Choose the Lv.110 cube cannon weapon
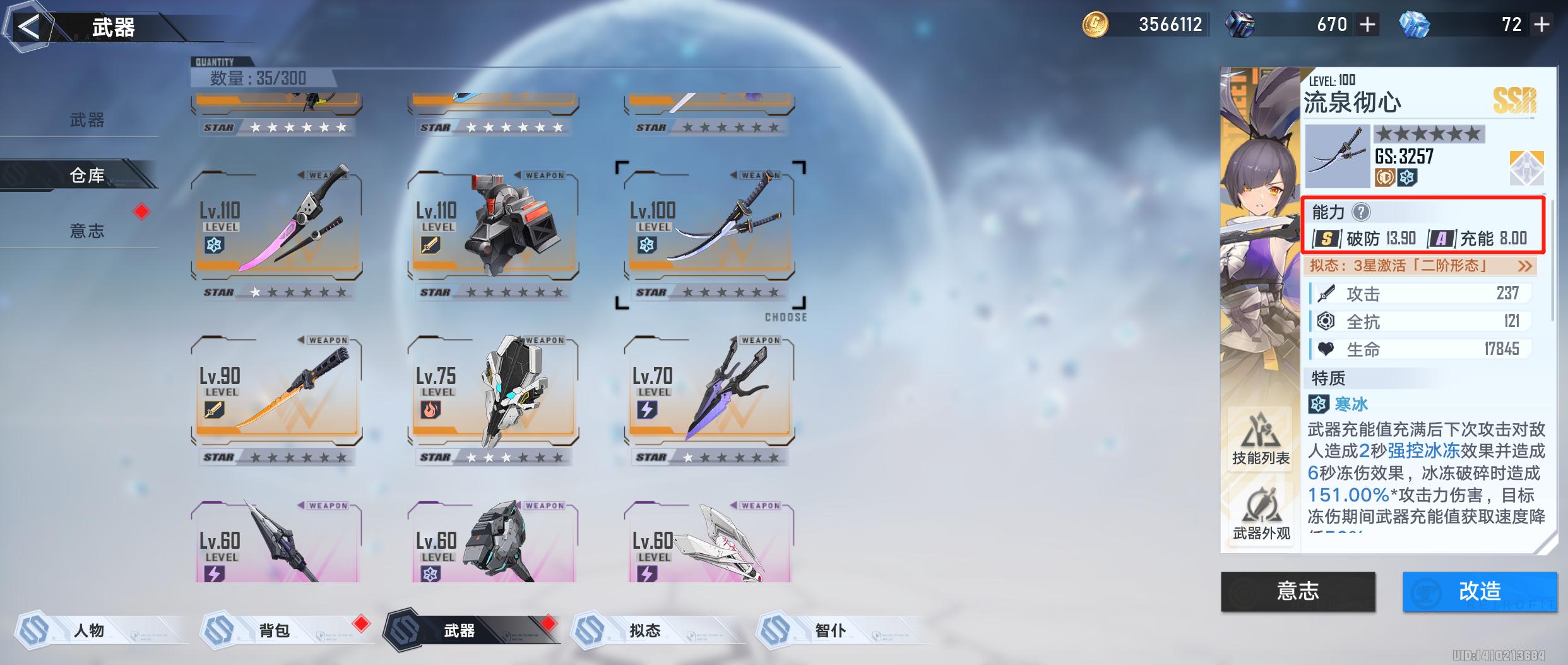The image size is (1568, 665). pos(493,225)
